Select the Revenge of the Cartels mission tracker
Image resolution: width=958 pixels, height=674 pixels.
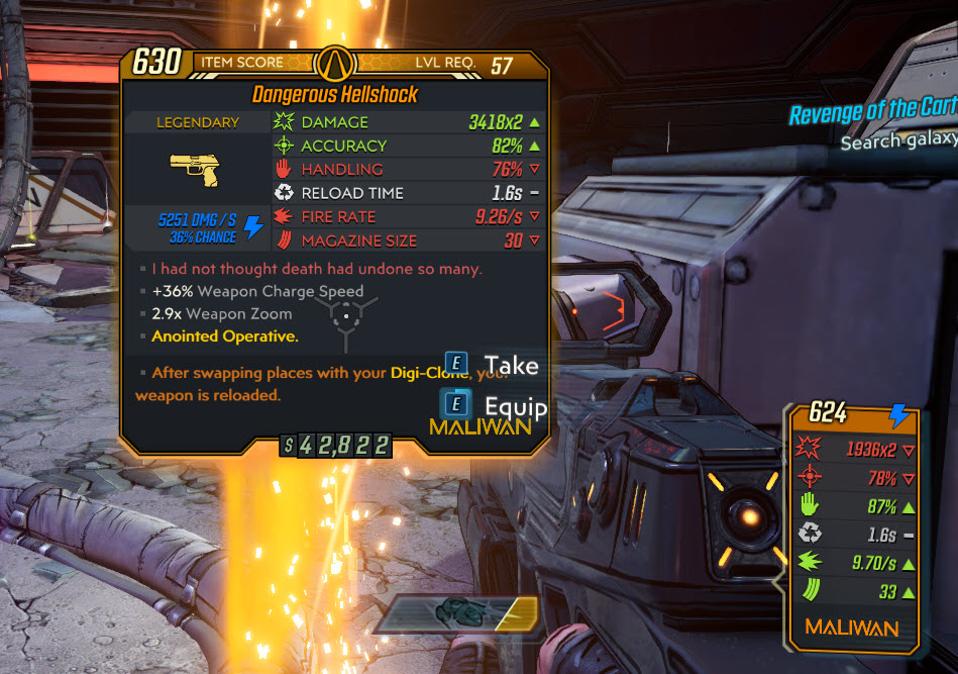click(872, 112)
